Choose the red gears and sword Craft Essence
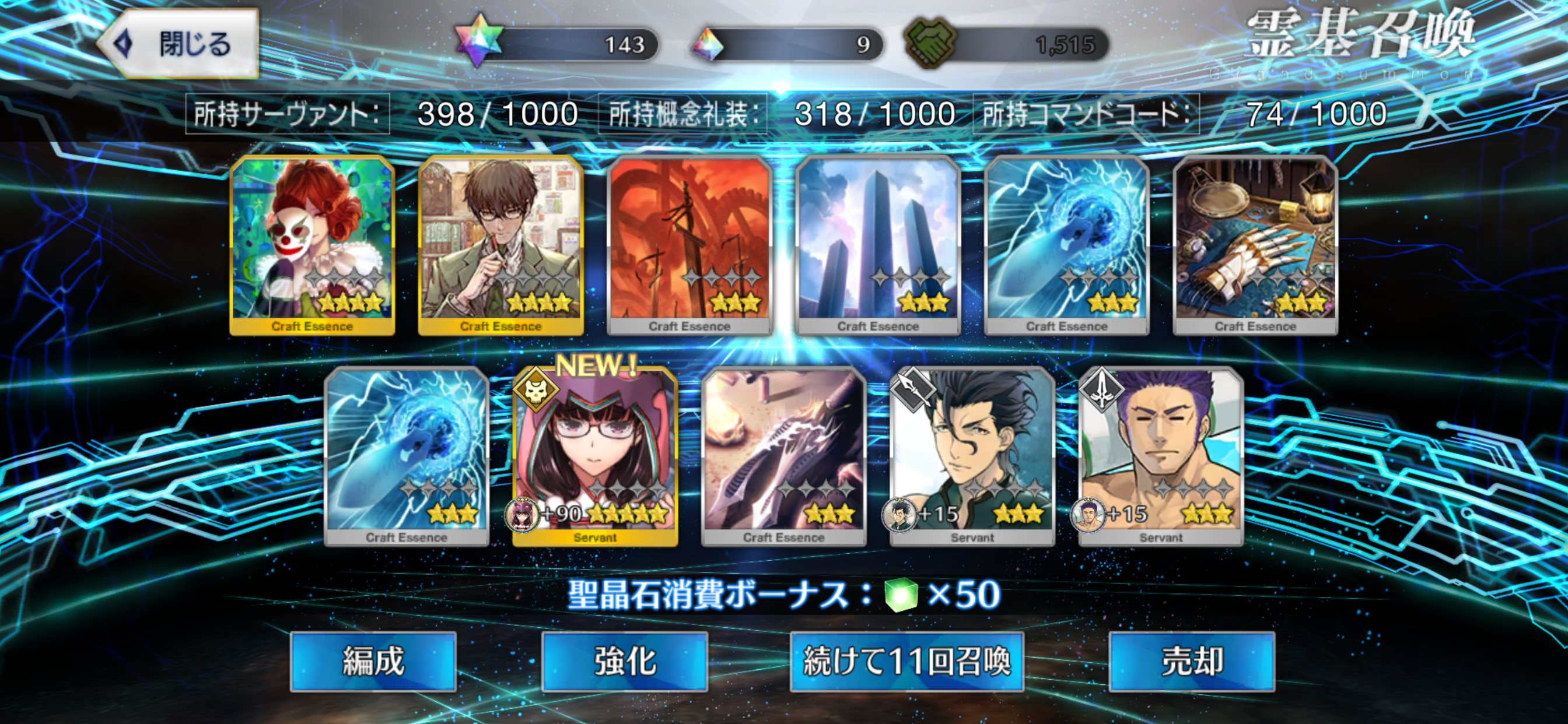 click(x=689, y=245)
